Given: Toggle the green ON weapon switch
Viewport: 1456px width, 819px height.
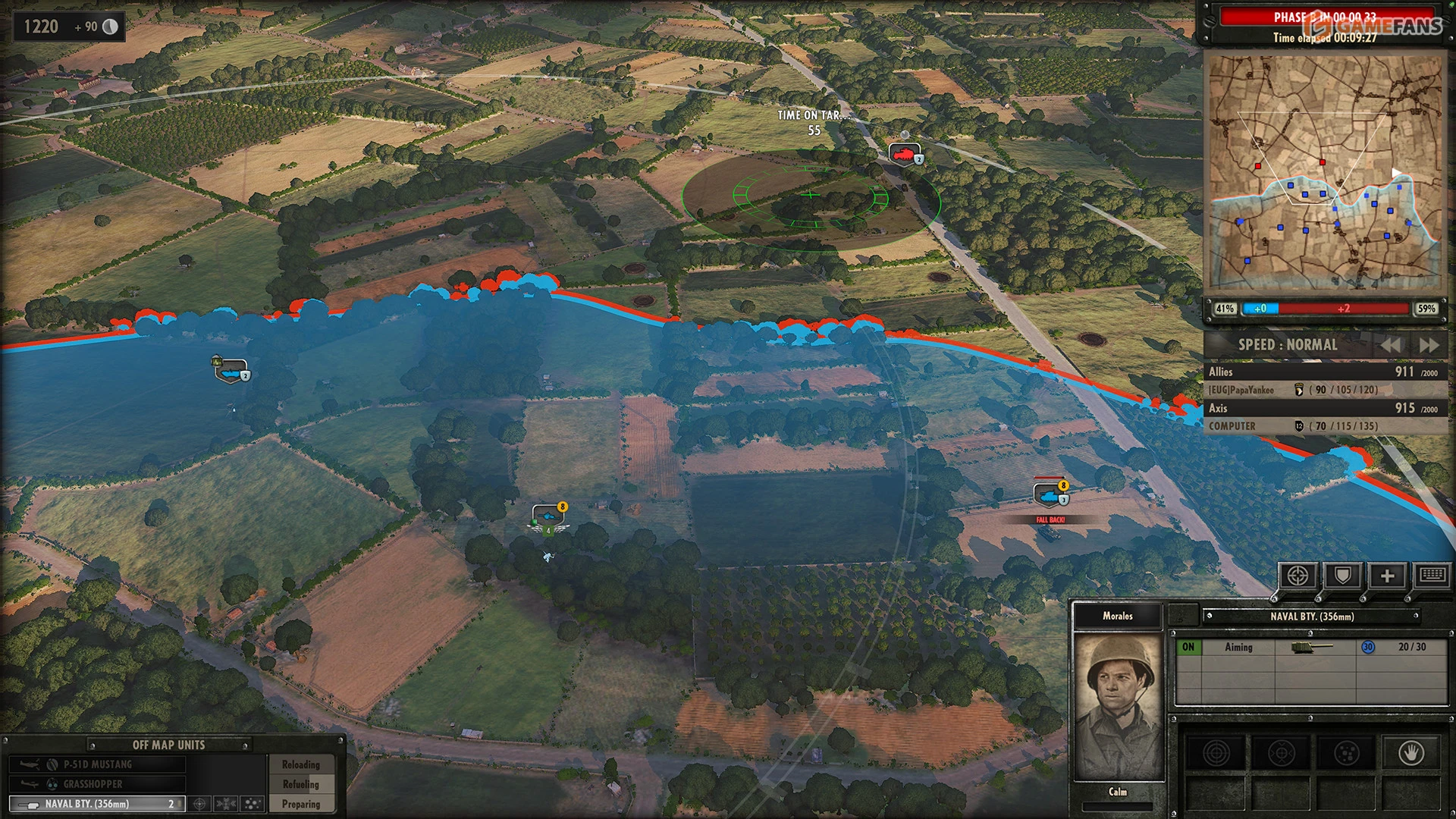Looking at the screenshot, I should [x=1188, y=648].
